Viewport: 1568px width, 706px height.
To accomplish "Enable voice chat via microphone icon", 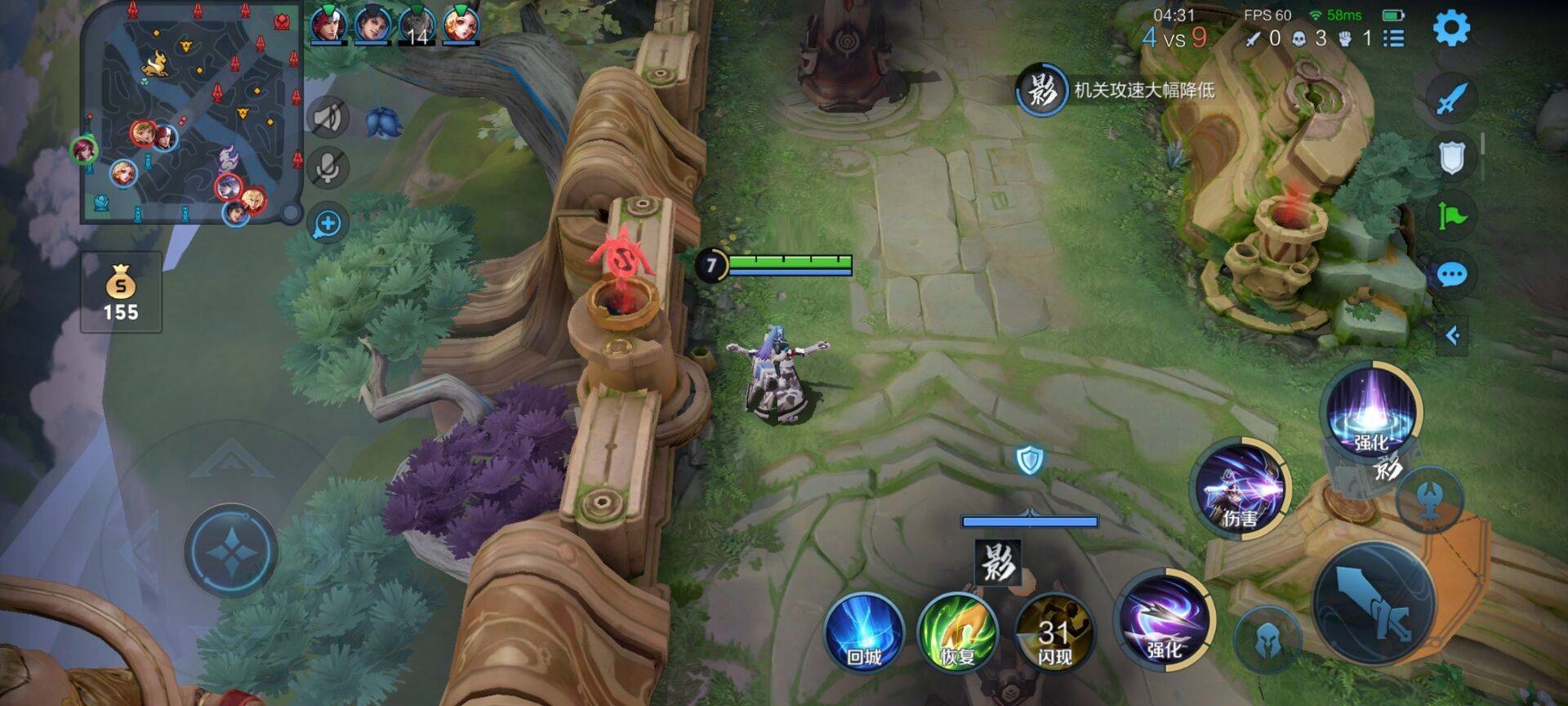I will click(330, 168).
